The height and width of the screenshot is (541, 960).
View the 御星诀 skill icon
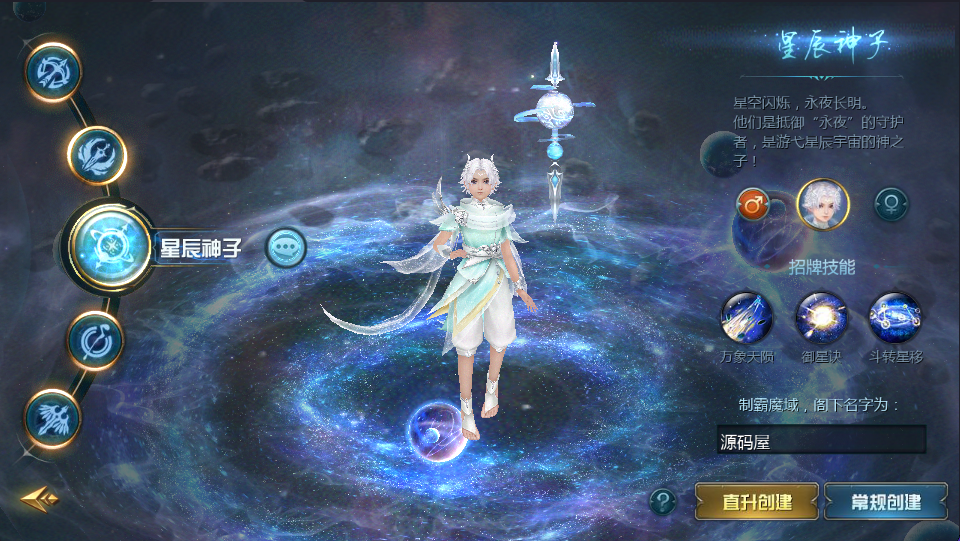coord(821,318)
